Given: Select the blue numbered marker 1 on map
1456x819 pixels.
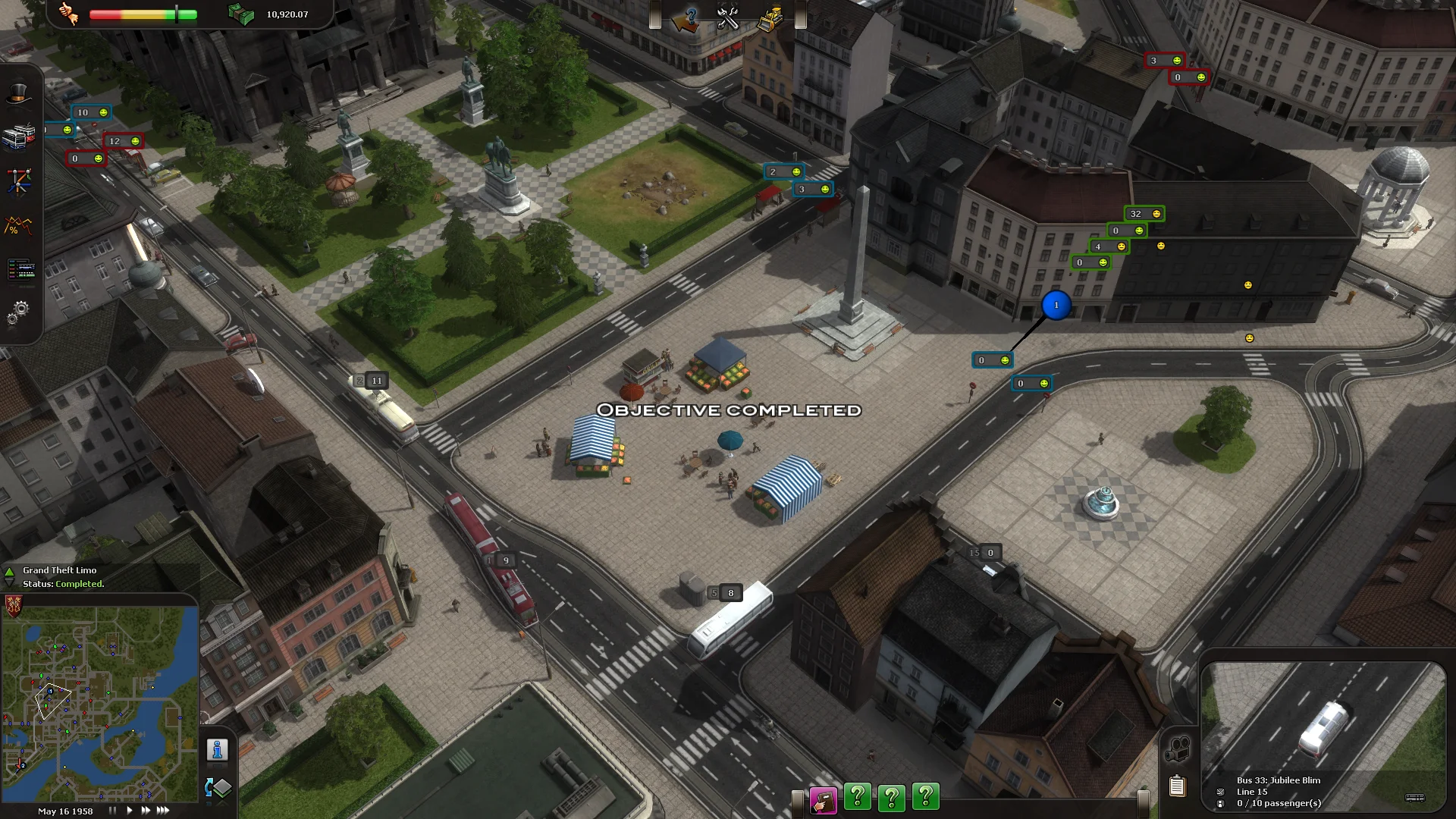Looking at the screenshot, I should pos(1056,303).
